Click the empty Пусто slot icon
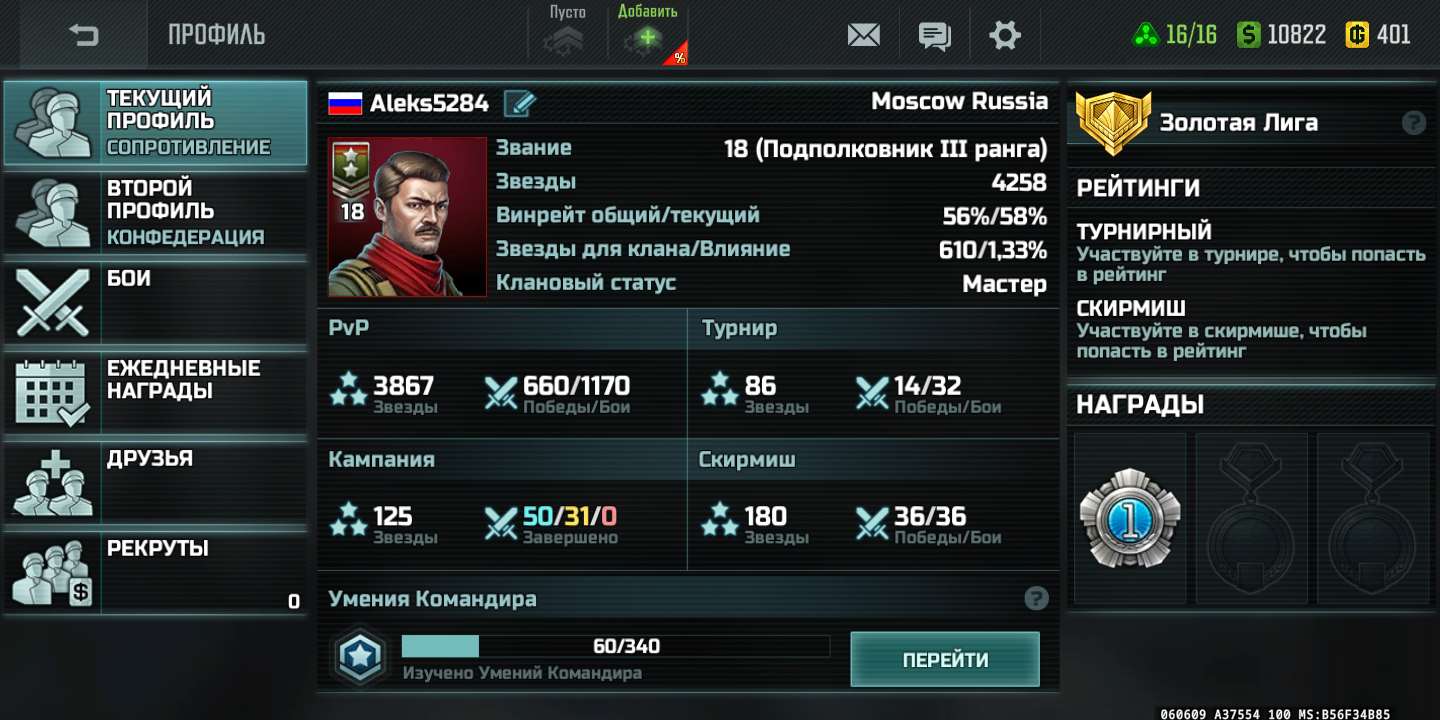Screen dimensions: 1440x720 point(566,38)
